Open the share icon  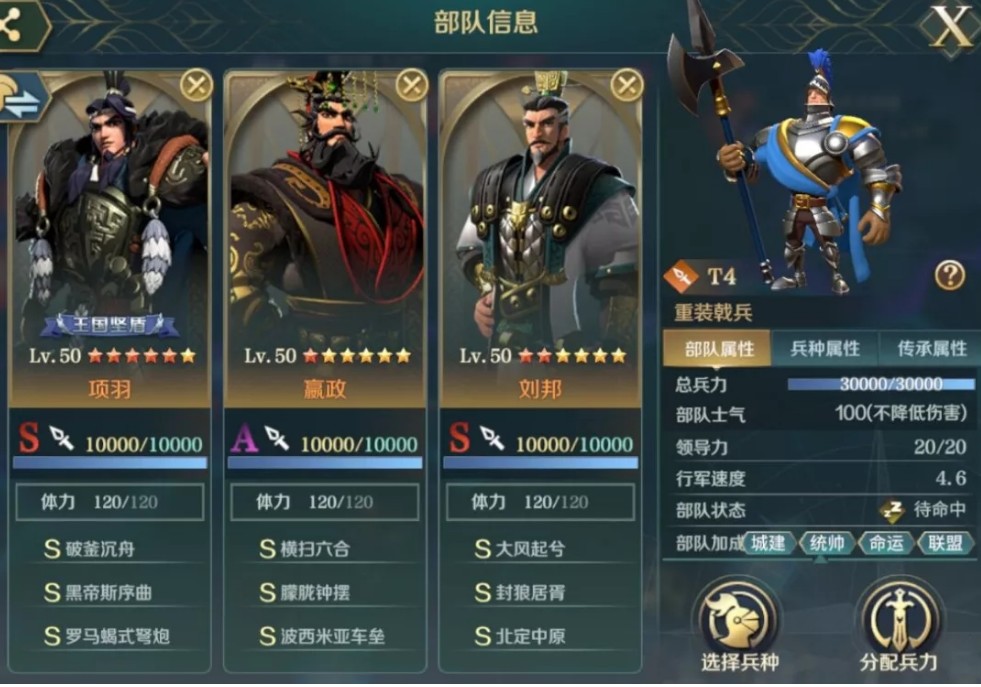point(14,26)
